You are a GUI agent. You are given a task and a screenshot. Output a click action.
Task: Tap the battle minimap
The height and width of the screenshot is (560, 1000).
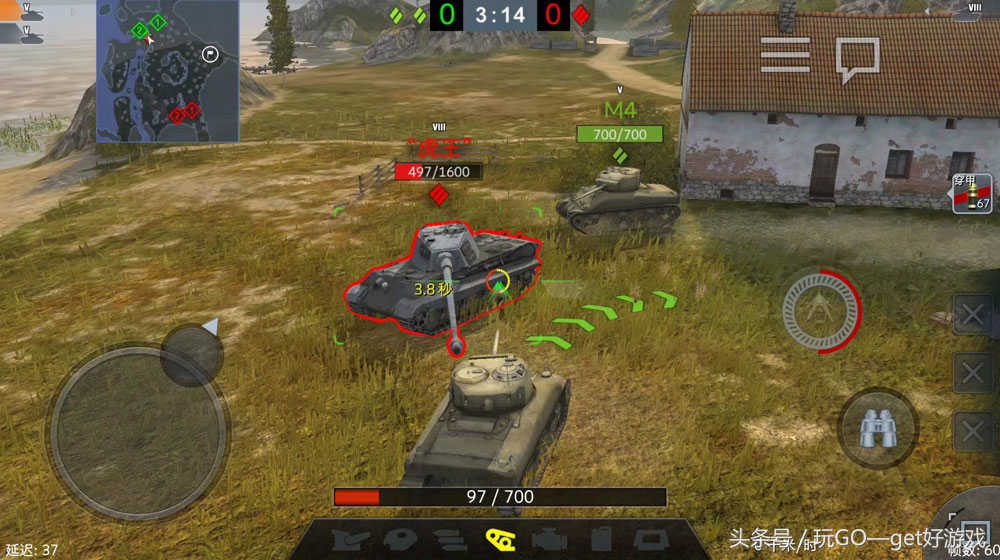pos(168,72)
